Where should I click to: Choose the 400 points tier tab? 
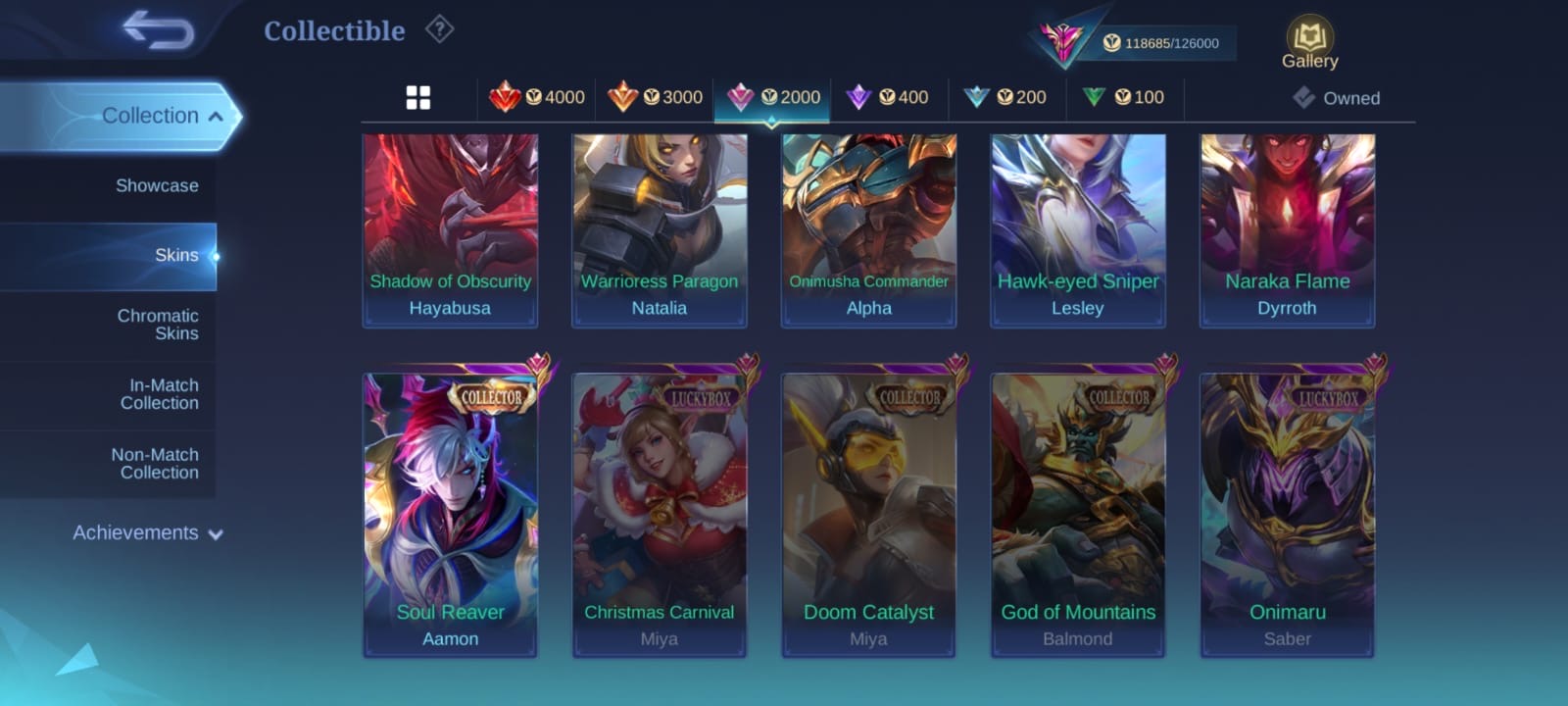tap(889, 97)
